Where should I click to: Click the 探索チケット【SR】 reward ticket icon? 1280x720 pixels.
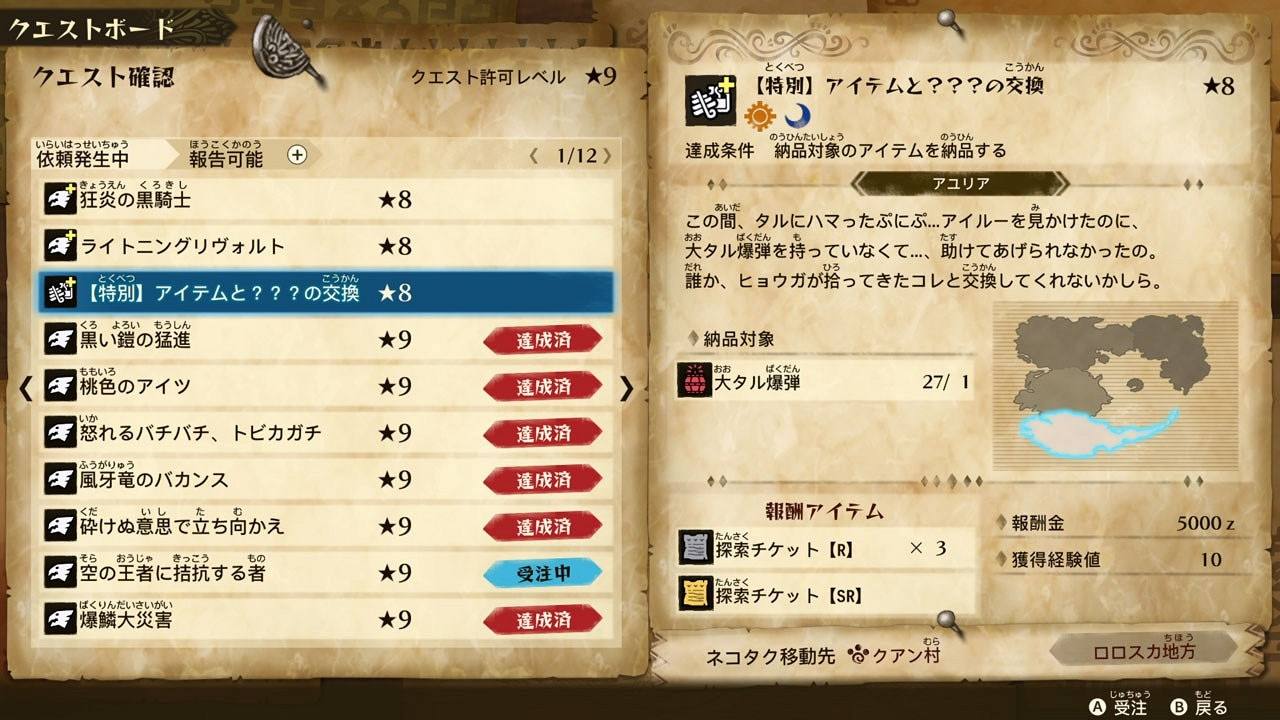[x=695, y=594]
